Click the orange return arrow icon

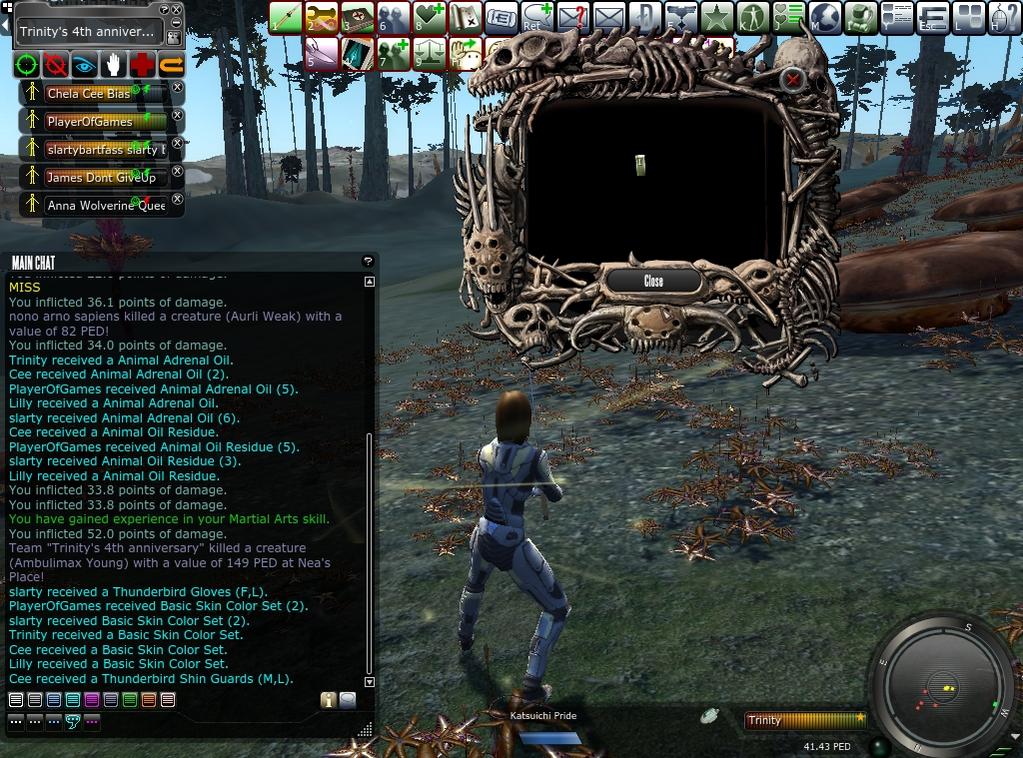pyautogui.click(x=172, y=66)
